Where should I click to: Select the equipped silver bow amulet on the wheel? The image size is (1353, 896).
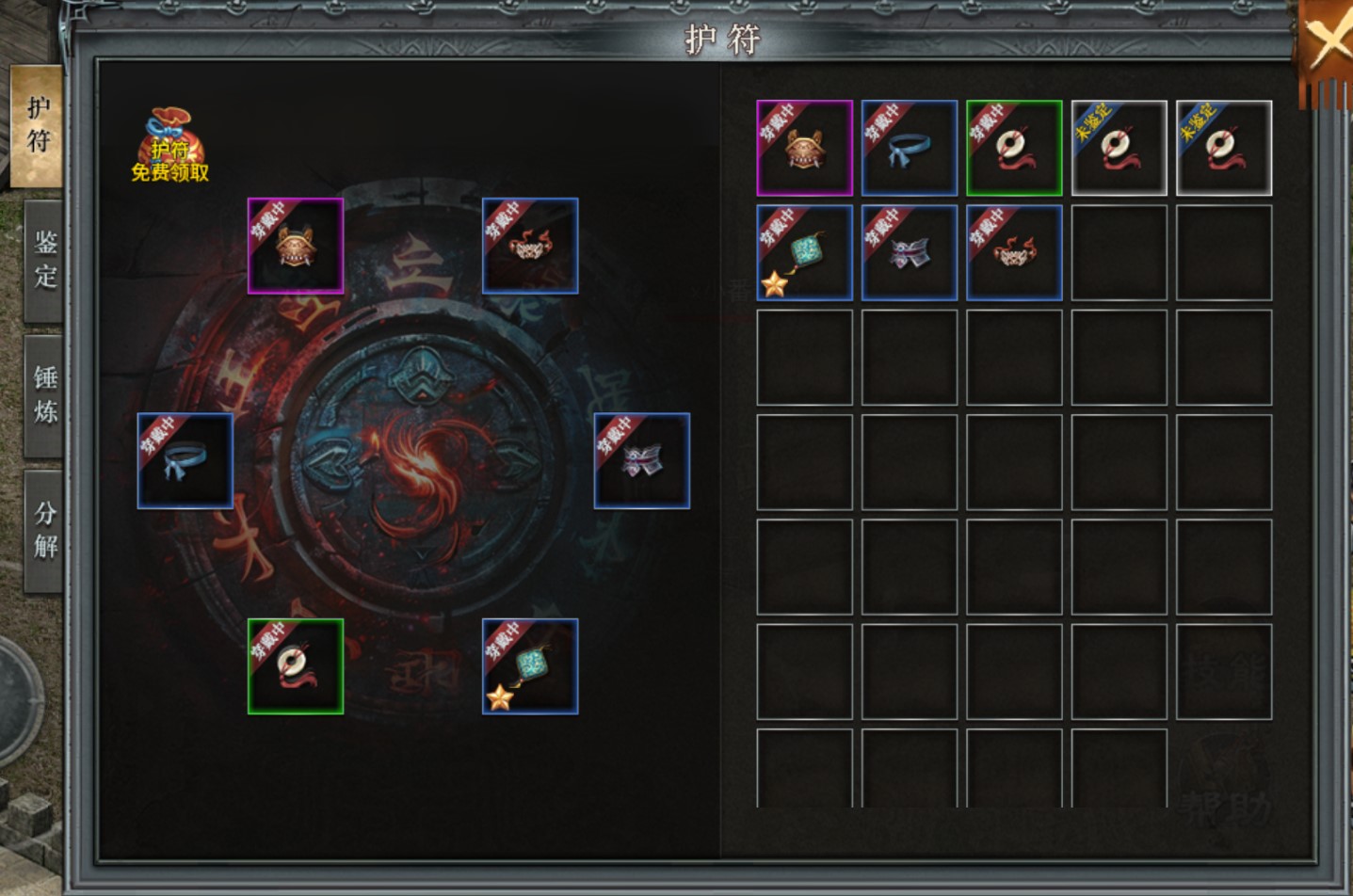642,461
